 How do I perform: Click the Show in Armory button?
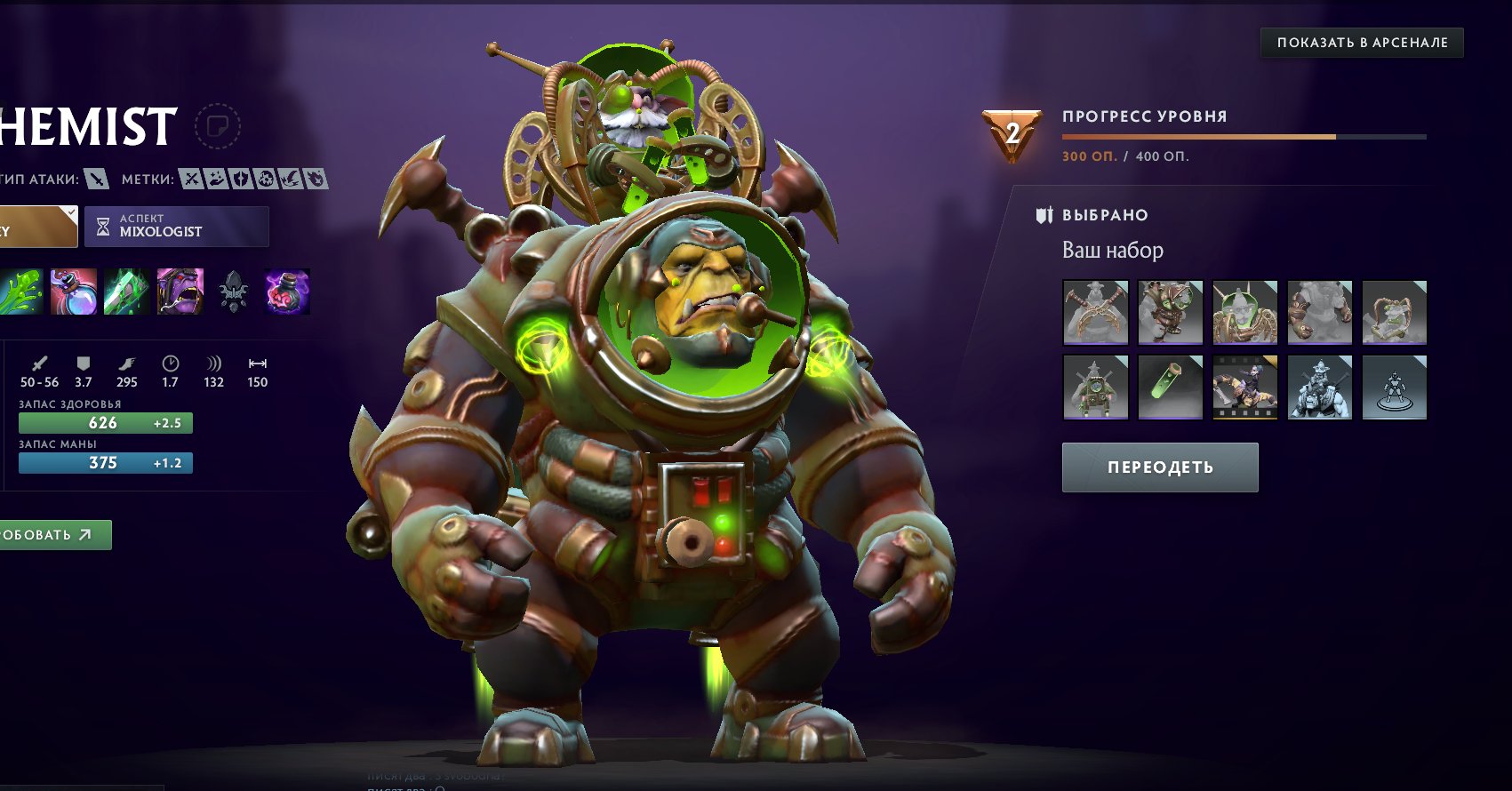[x=1362, y=43]
